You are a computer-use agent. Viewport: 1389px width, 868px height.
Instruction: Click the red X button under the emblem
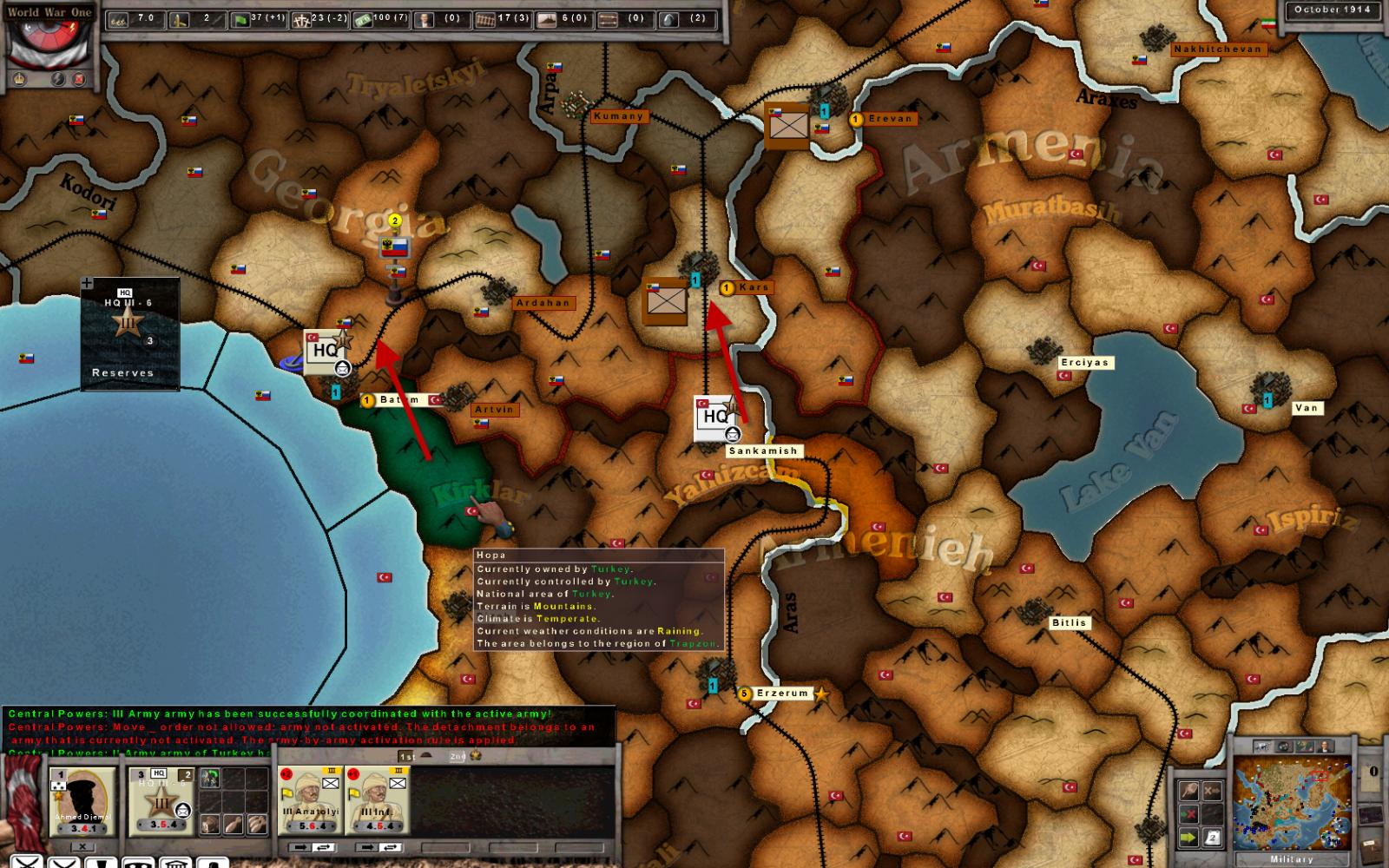point(79,79)
